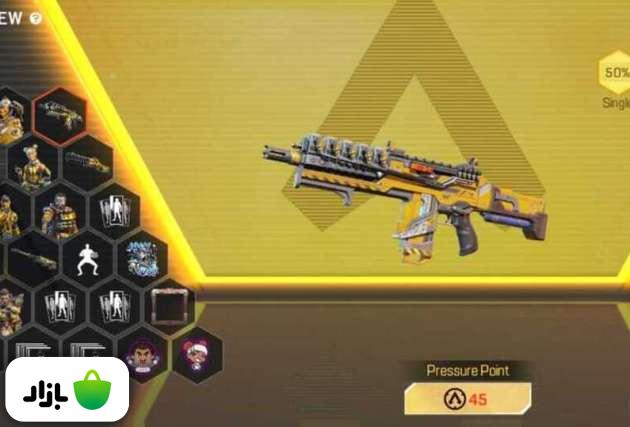Screen dimensions: 630x427
Task: Open the Bazaar store logo overlay
Action: point(67,389)
